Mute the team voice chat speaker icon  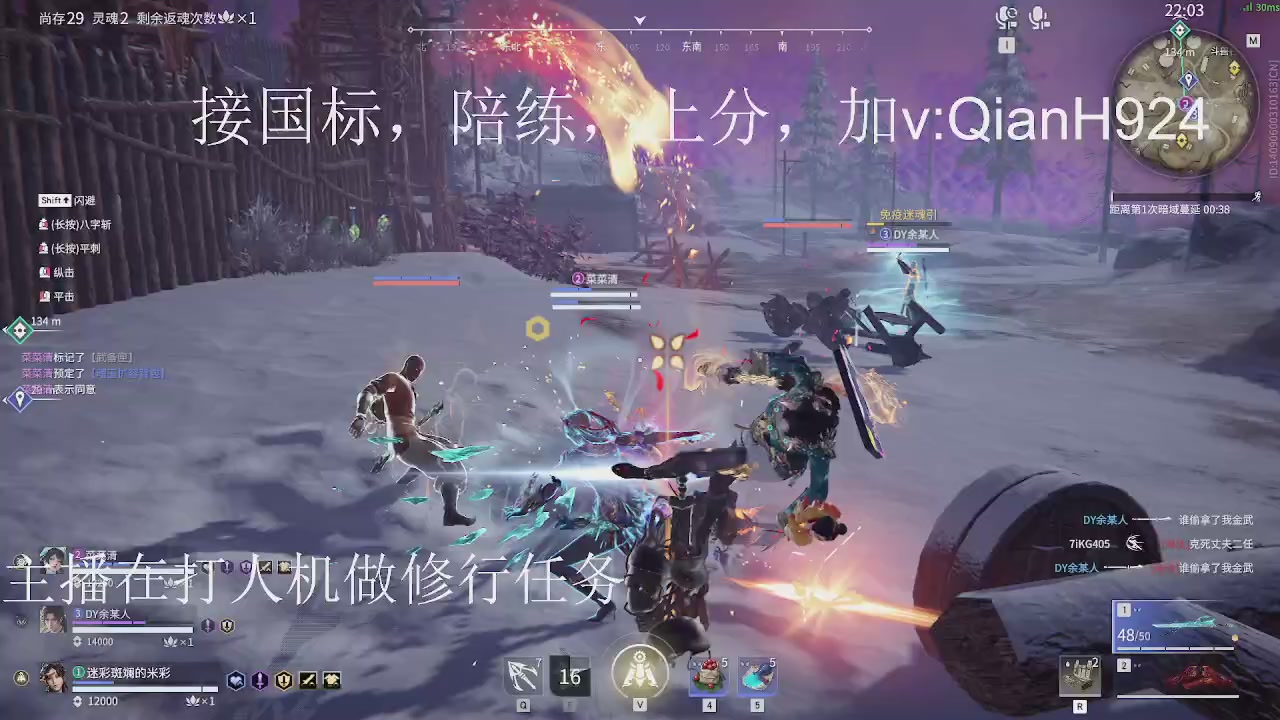(x=1007, y=15)
